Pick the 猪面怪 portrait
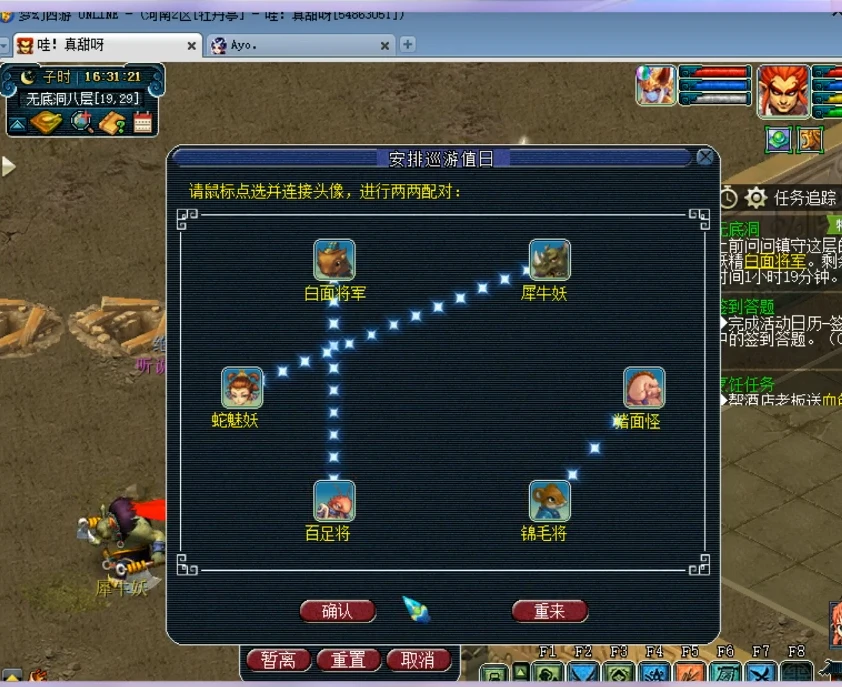Screen dimensions: 842x687 pyautogui.click(x=644, y=388)
